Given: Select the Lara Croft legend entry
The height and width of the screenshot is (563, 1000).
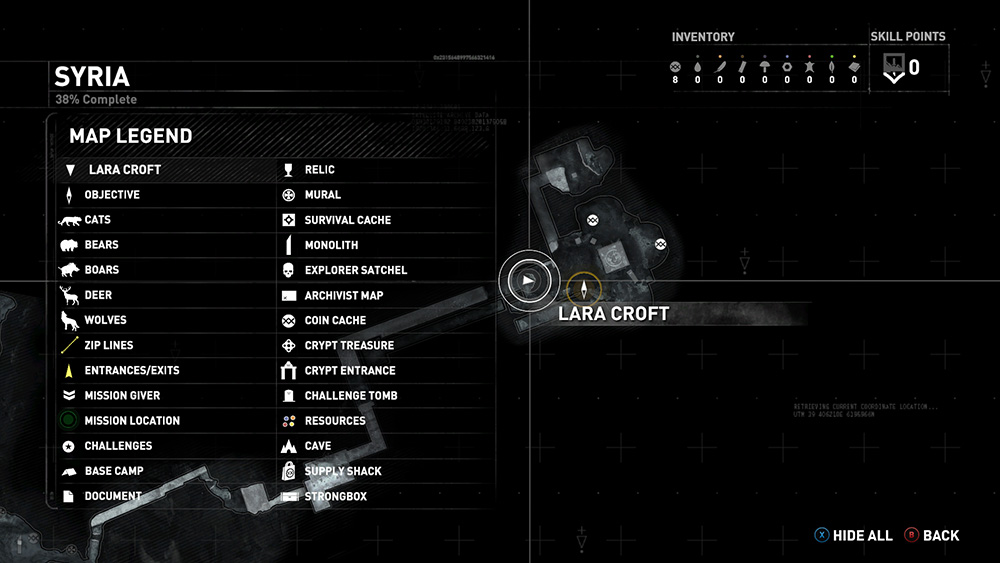Looking at the screenshot, I should click(124, 170).
